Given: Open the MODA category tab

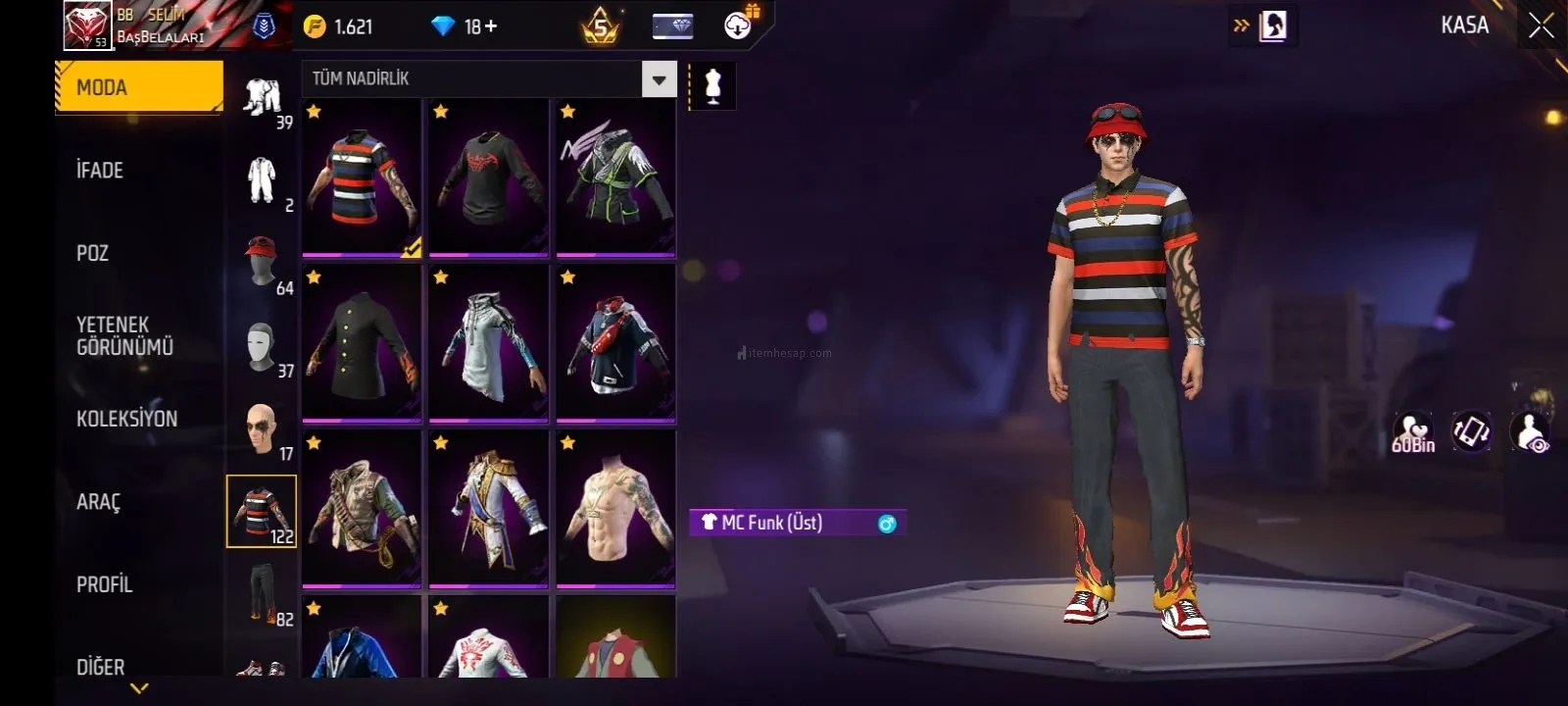Looking at the screenshot, I should pos(139,87).
